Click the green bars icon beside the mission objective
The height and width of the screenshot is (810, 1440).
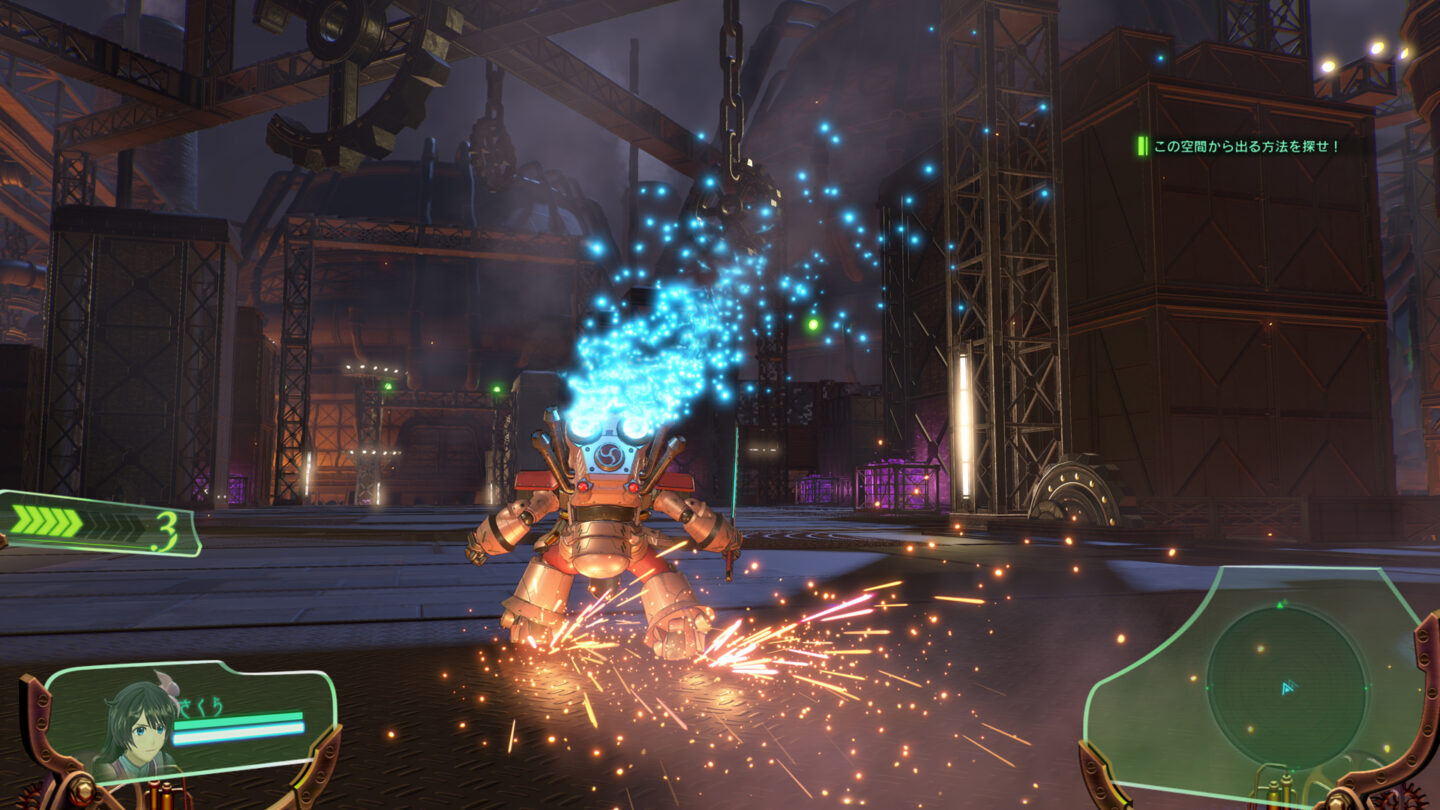coord(1142,145)
